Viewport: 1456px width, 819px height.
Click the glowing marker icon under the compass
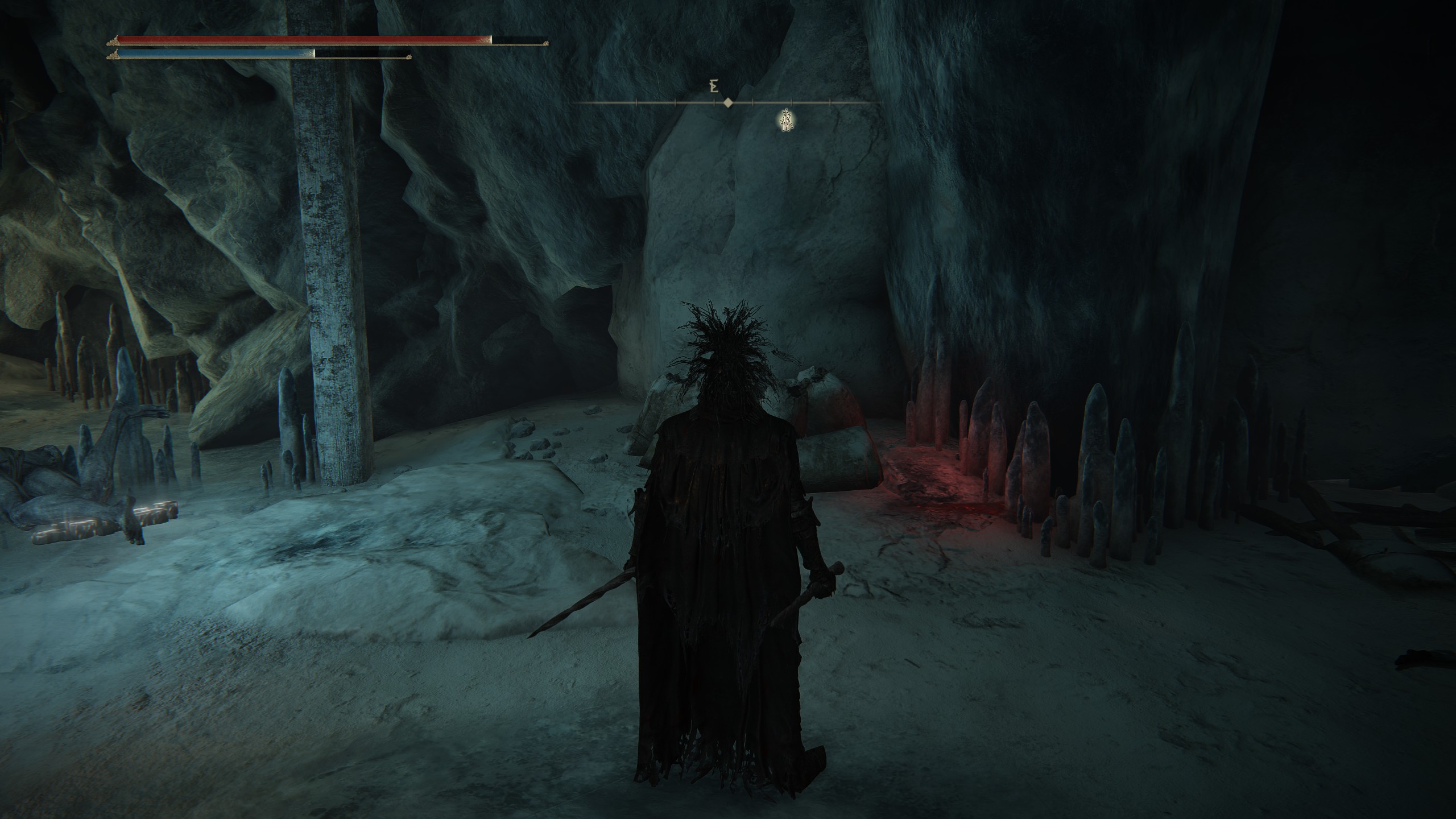pos(786,120)
